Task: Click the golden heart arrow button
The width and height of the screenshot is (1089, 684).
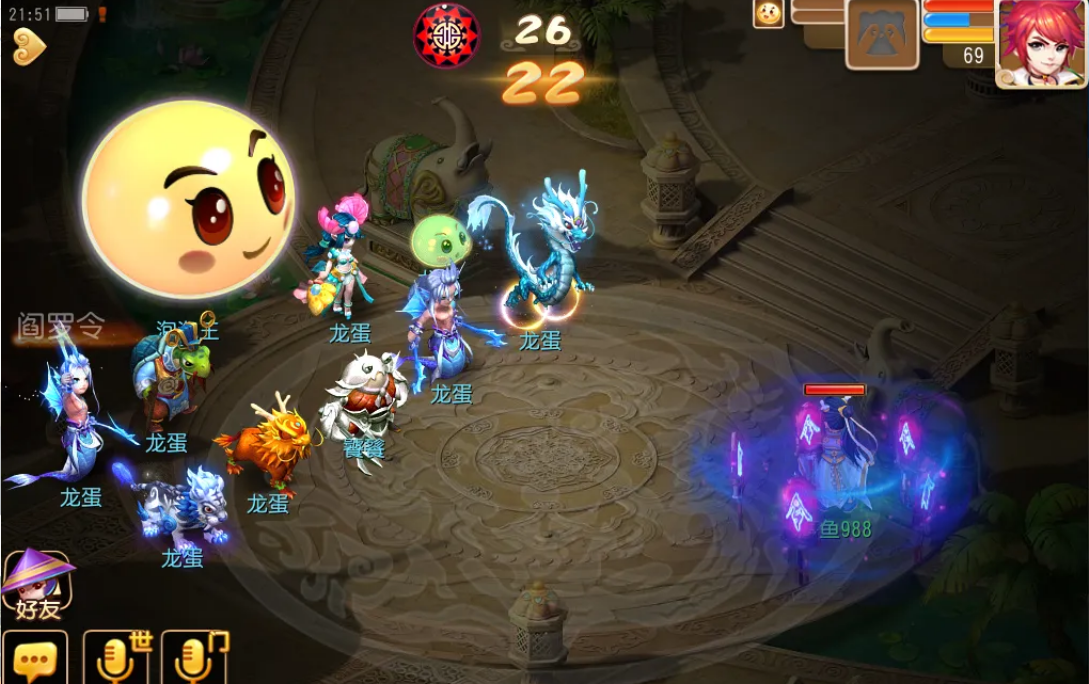Action: click(x=28, y=47)
